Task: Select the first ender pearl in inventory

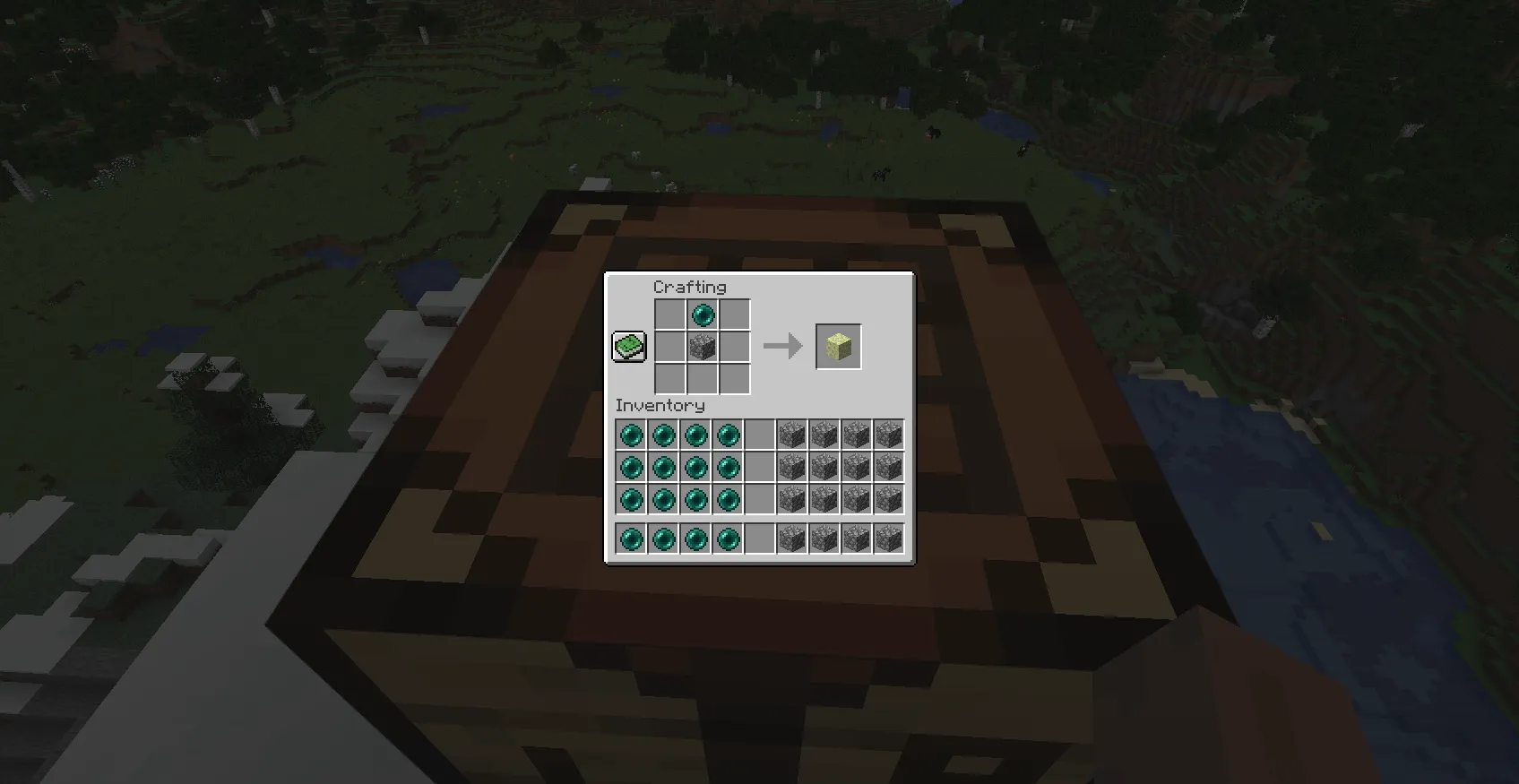Action: 631,435
